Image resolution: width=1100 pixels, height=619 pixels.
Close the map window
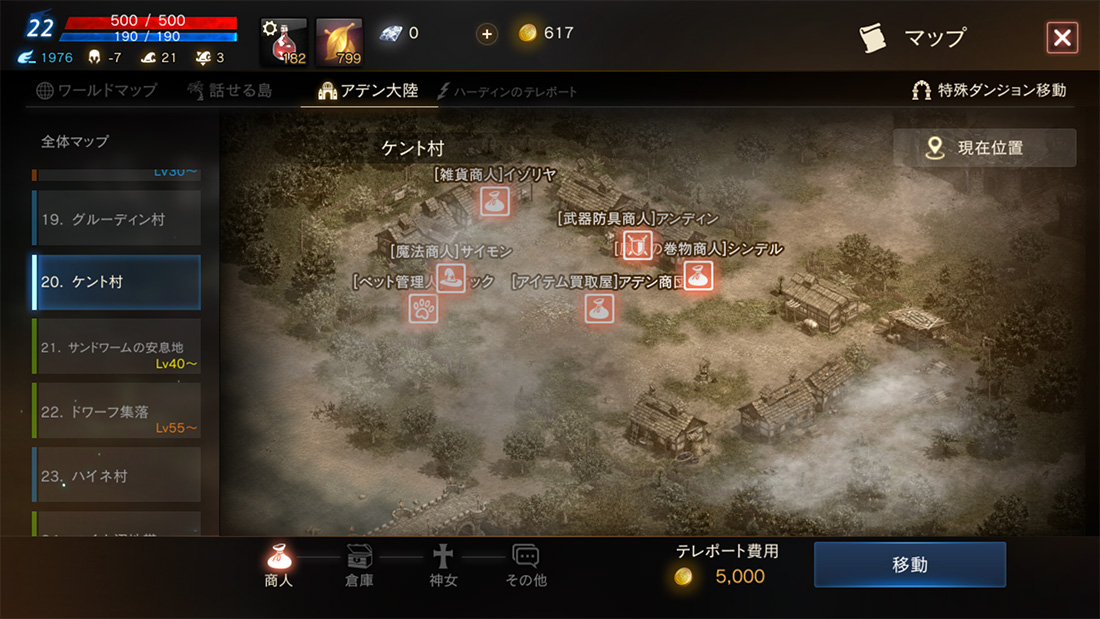1061,38
